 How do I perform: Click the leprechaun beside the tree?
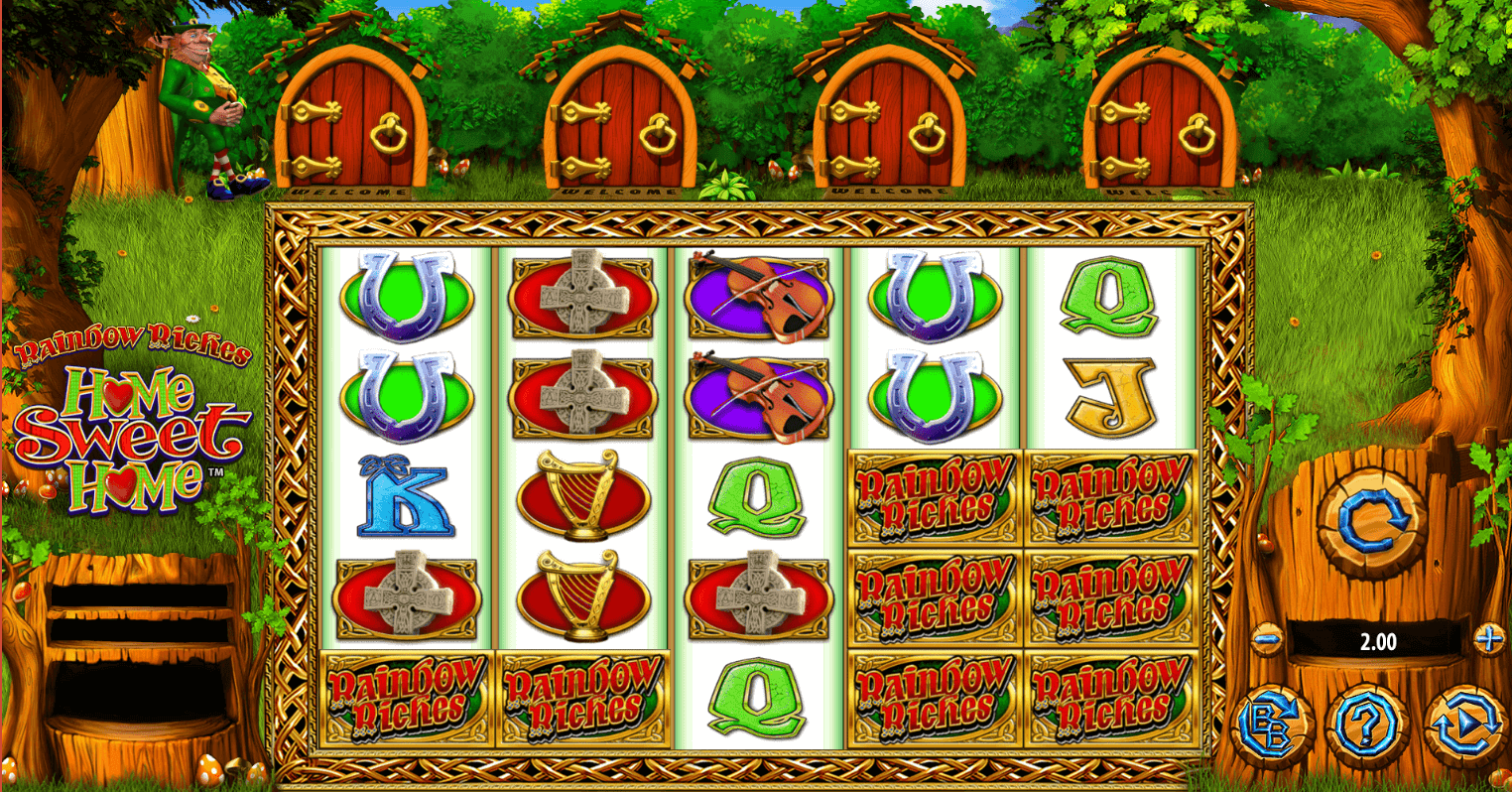(203, 104)
